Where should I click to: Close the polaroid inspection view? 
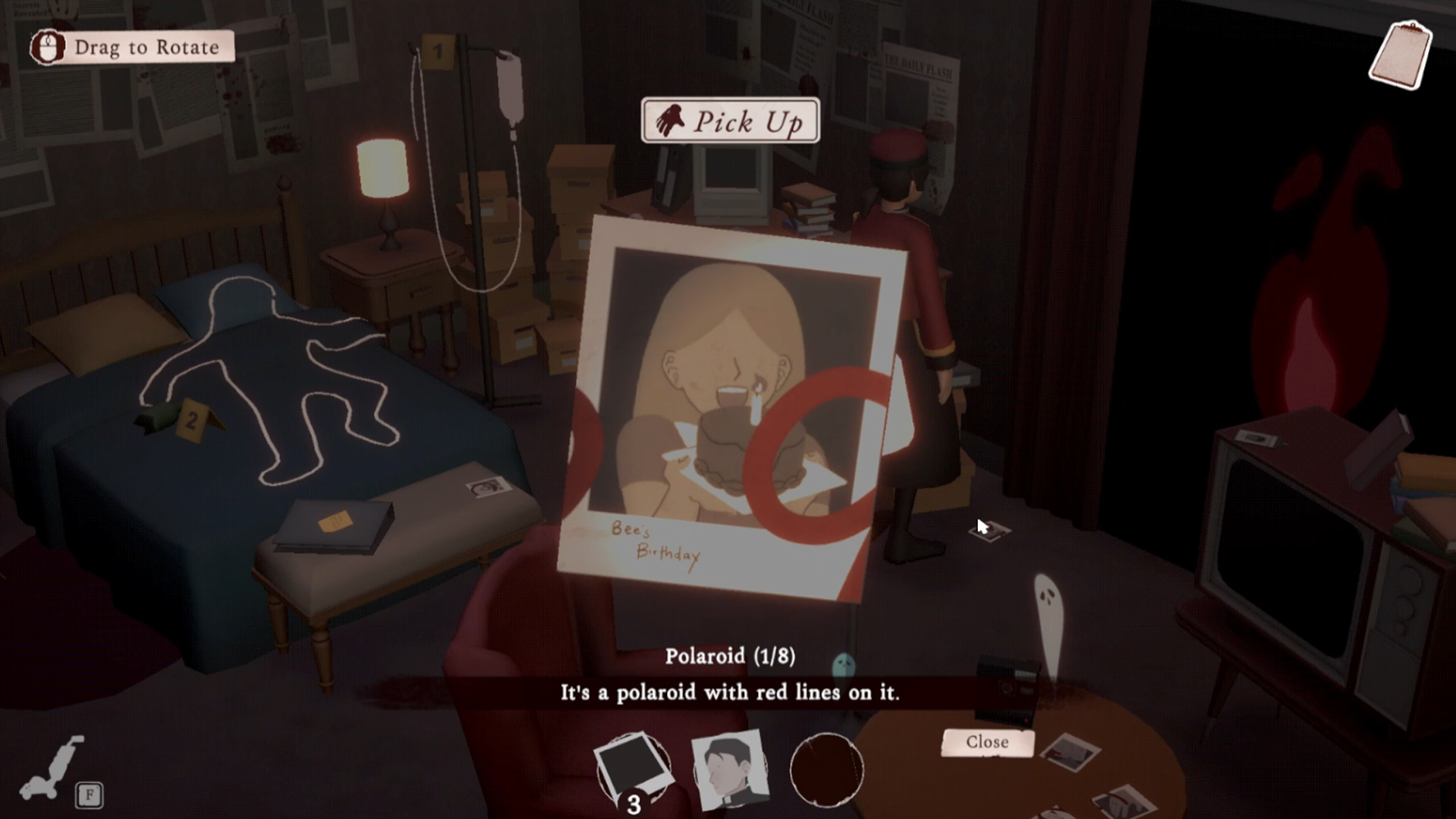tap(987, 742)
